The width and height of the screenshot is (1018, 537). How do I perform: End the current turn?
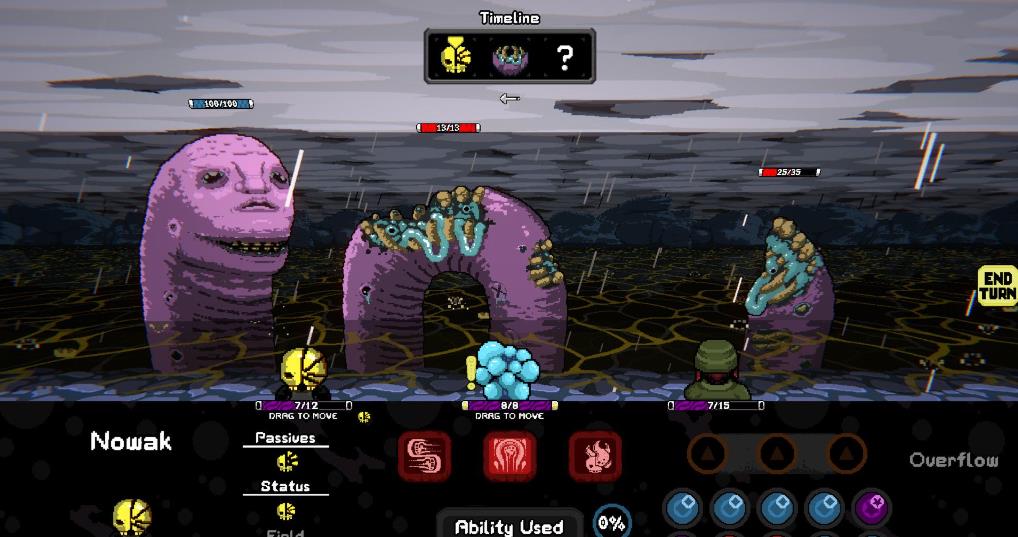[x=996, y=286]
